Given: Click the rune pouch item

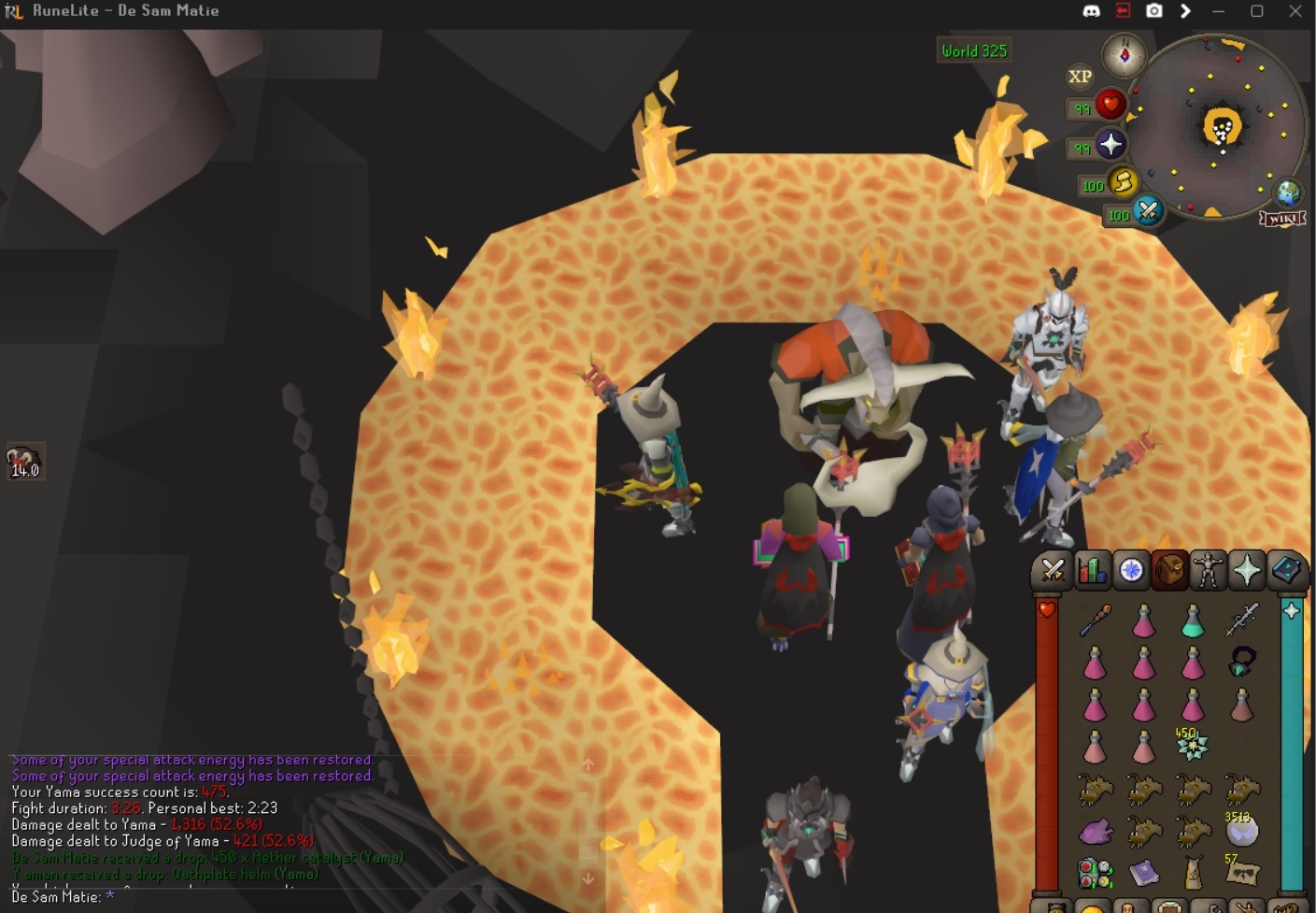Looking at the screenshot, I should pos(1096,873).
